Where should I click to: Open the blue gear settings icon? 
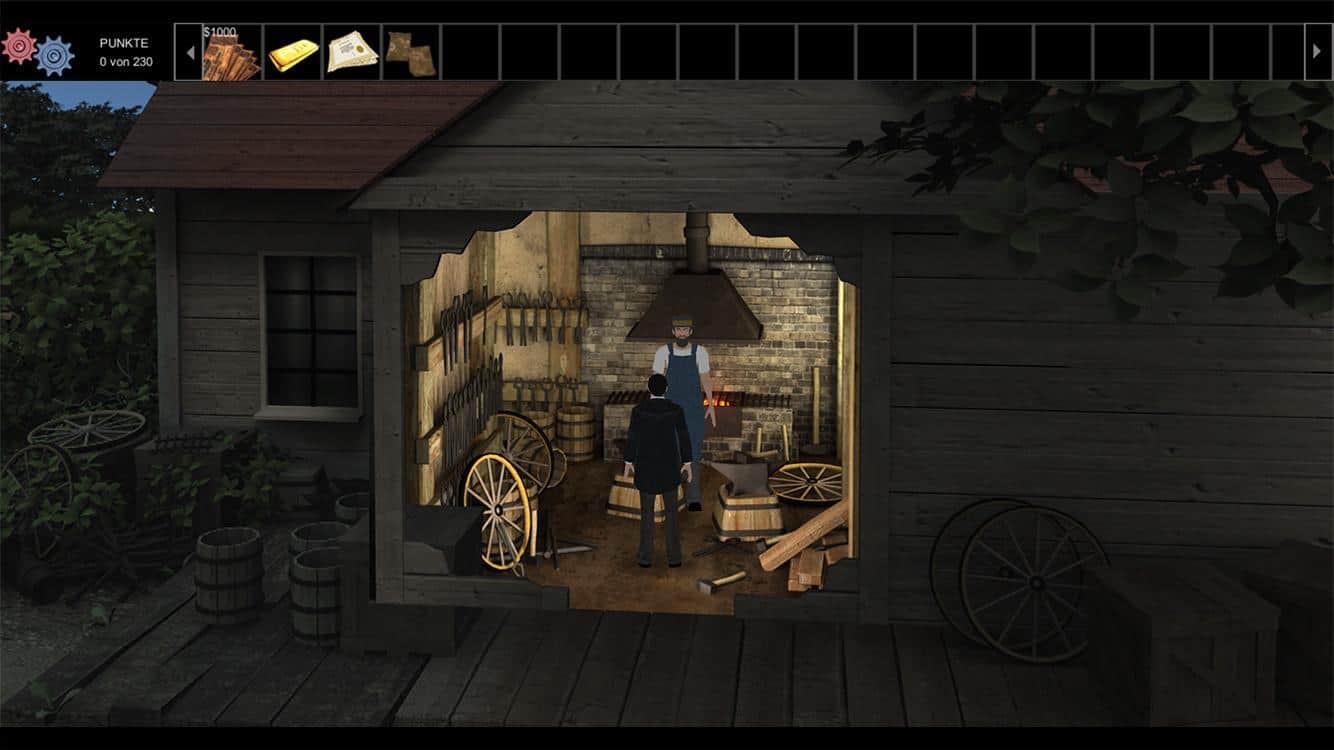click(x=54, y=57)
